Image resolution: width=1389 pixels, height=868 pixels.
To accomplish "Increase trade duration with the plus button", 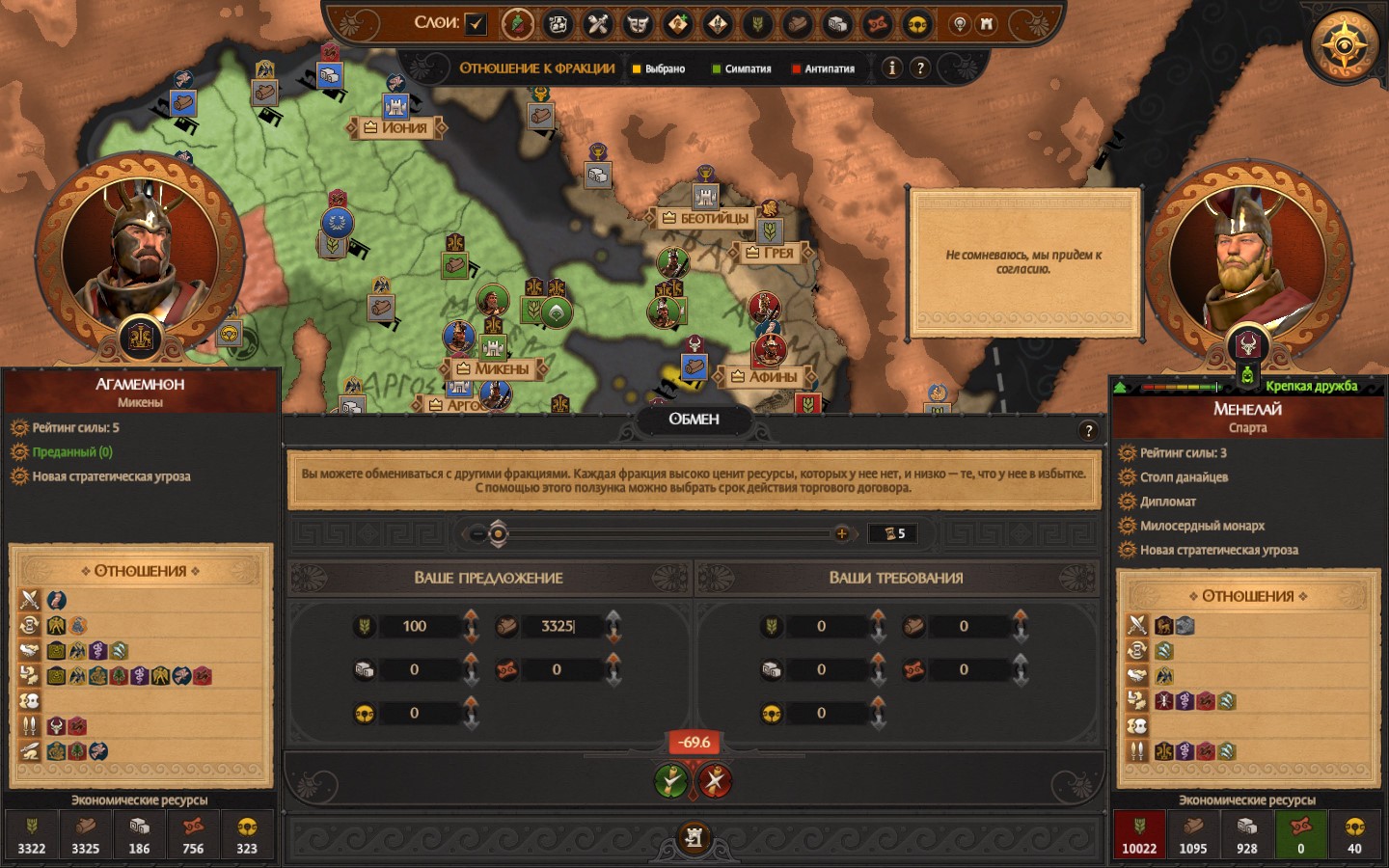I will coord(842,533).
